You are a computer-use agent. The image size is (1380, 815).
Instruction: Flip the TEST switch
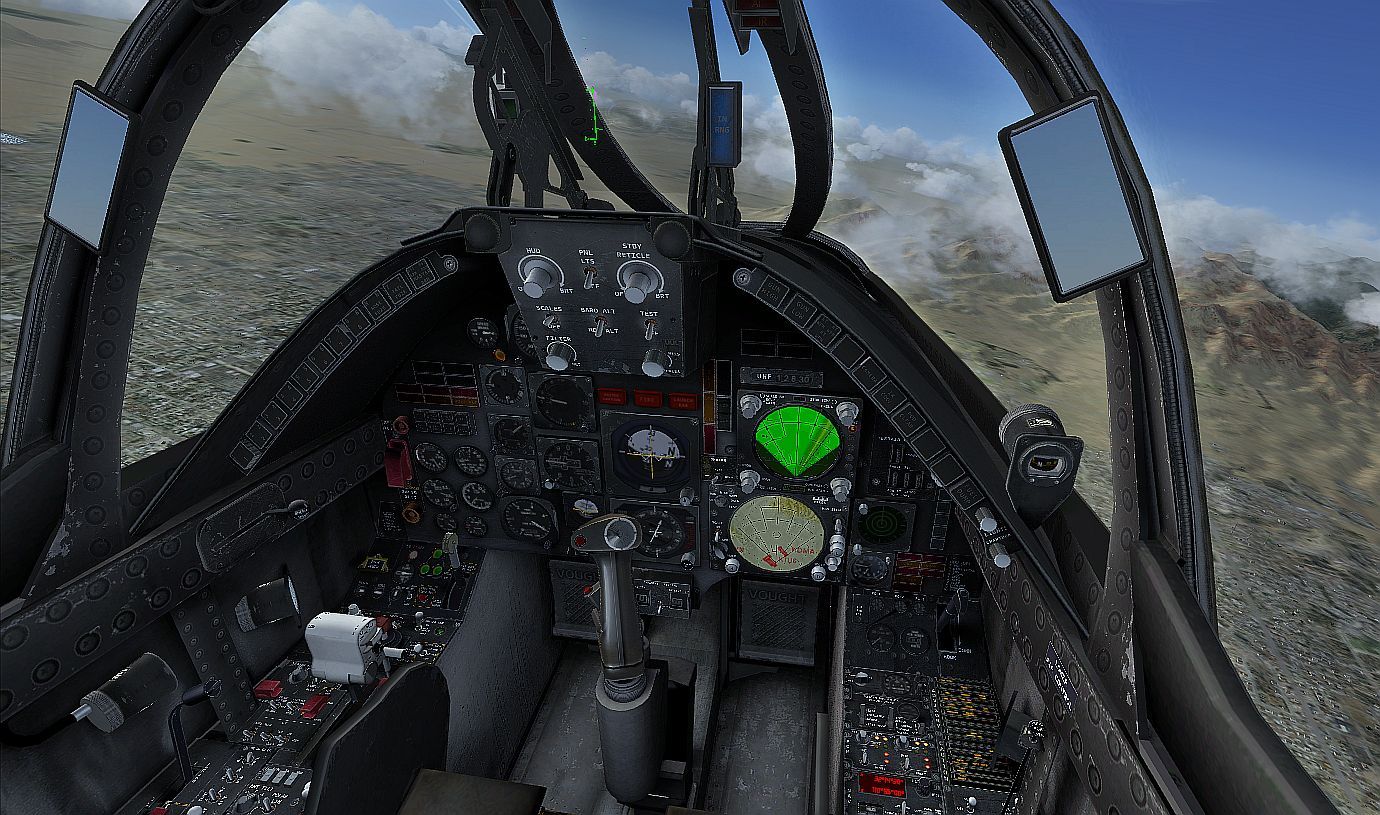(650, 330)
